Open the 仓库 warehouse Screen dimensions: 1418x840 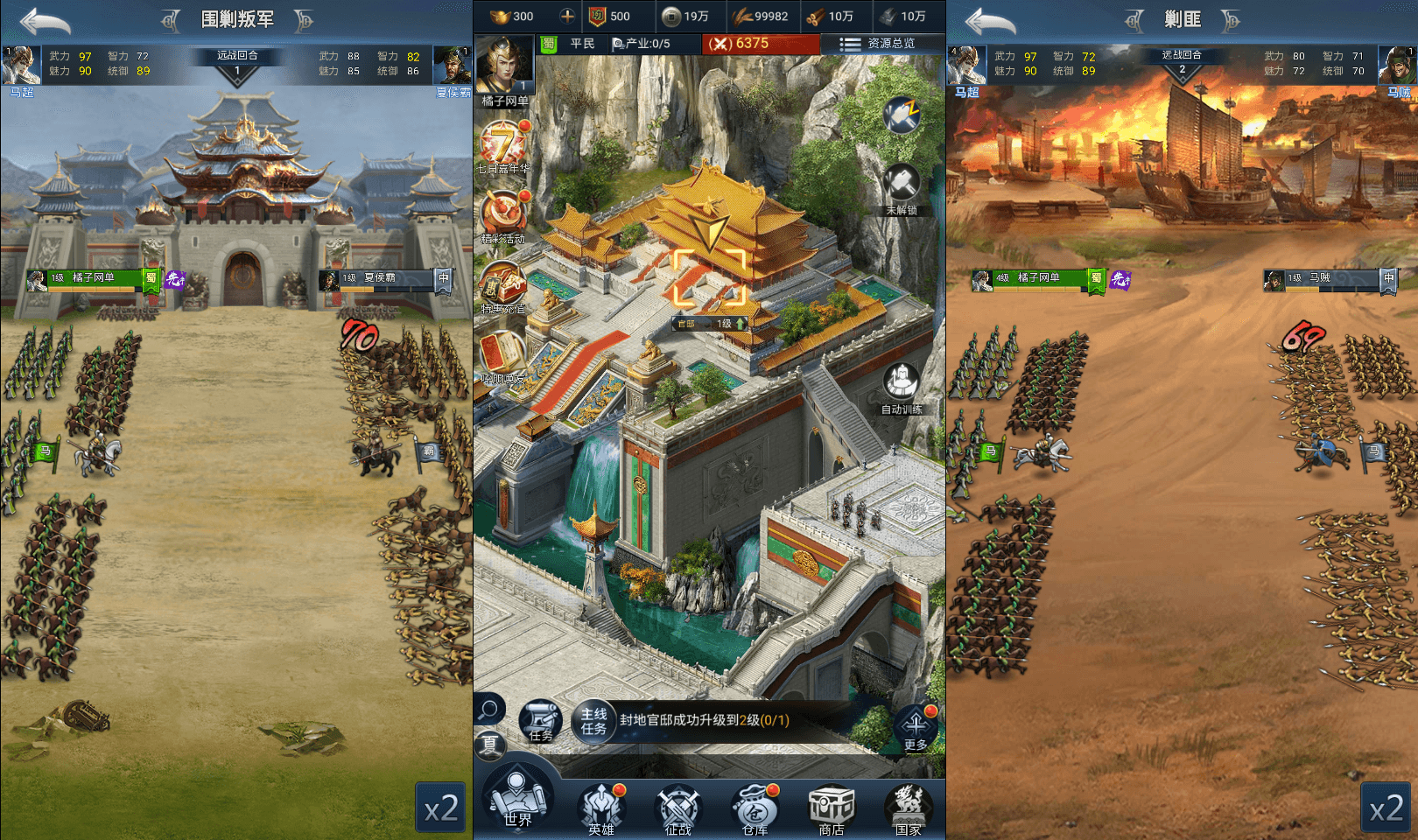point(755,808)
